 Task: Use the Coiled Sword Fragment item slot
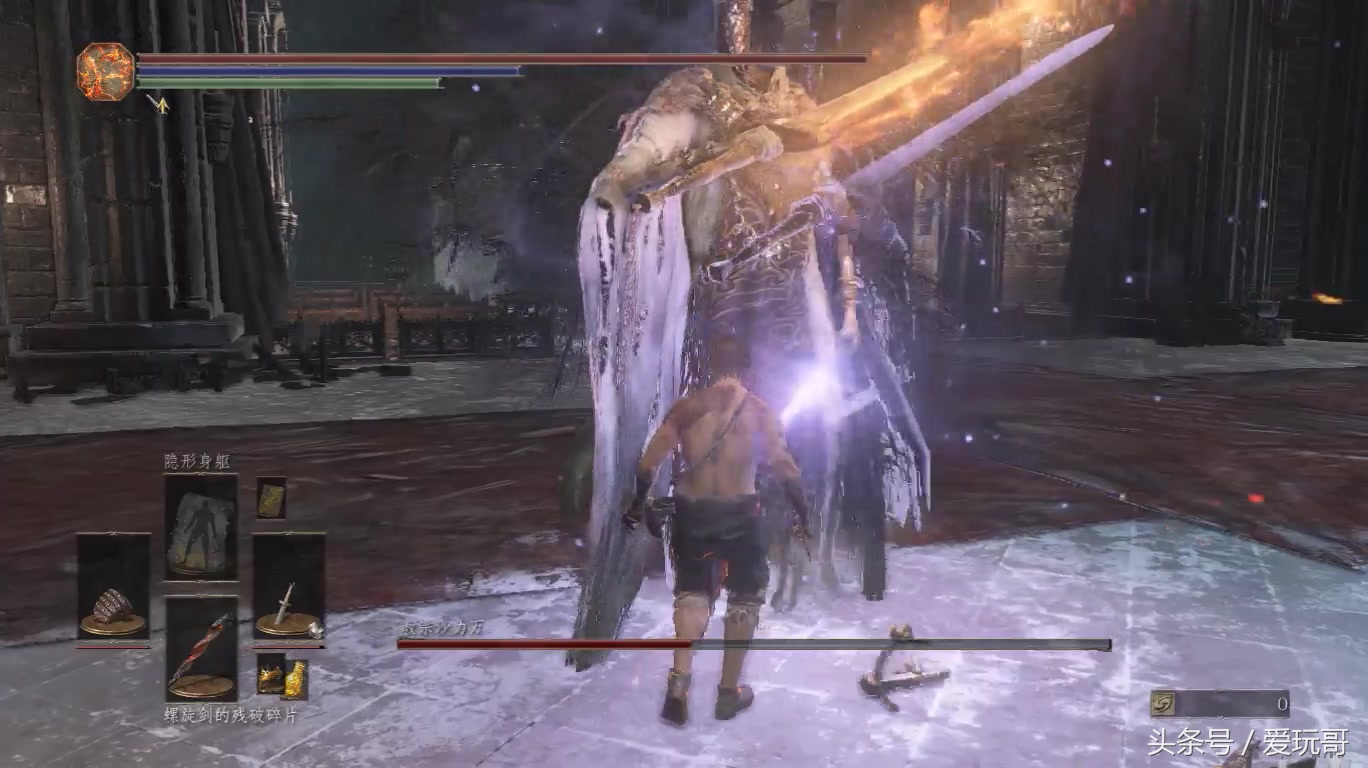click(x=201, y=648)
